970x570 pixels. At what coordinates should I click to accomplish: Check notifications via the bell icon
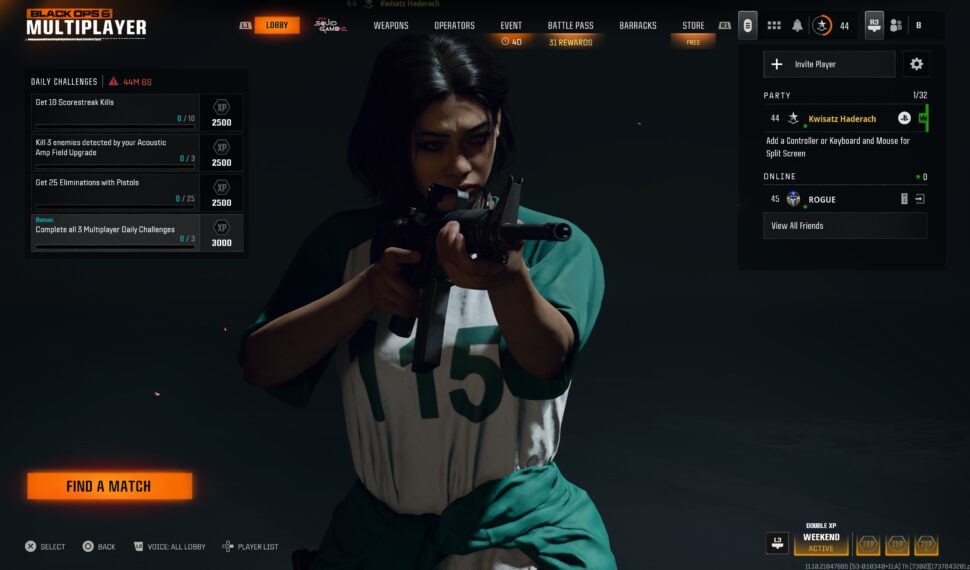798,25
